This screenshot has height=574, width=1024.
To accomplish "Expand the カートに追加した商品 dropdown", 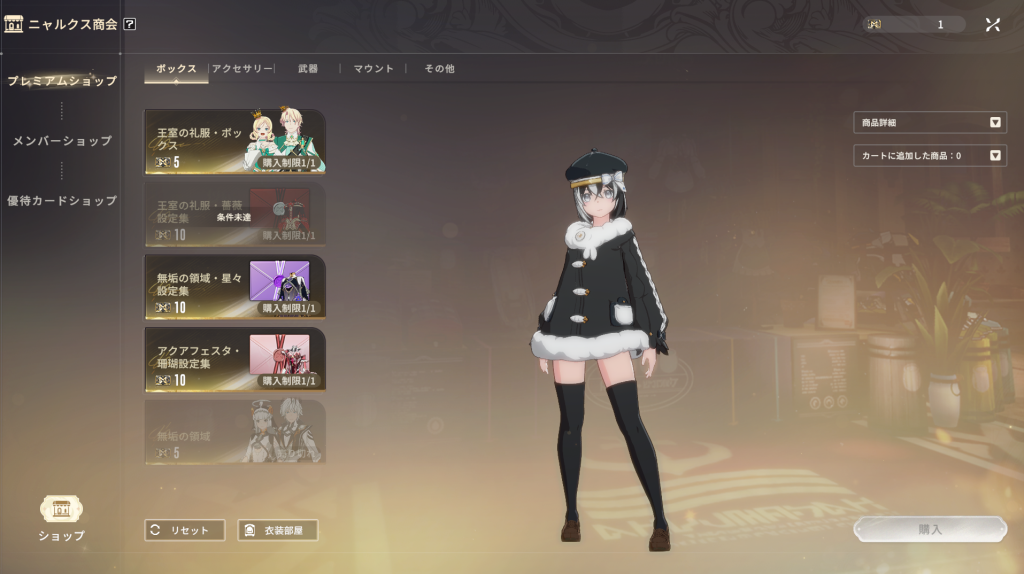I will pos(929,156).
